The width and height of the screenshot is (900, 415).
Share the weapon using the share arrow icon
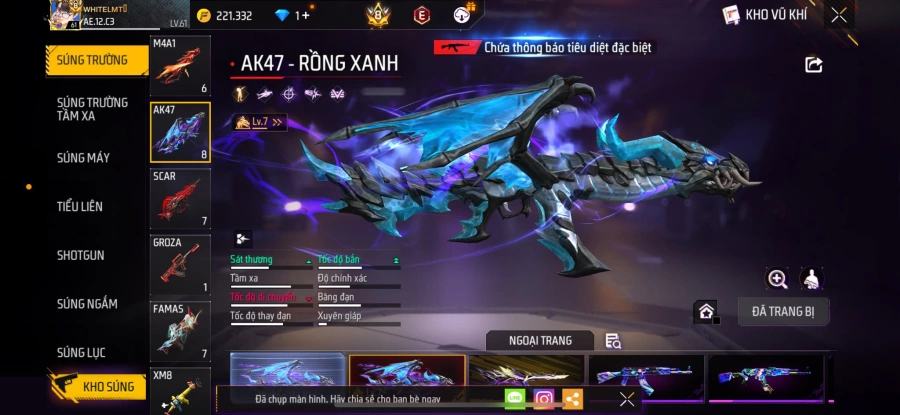coord(814,65)
